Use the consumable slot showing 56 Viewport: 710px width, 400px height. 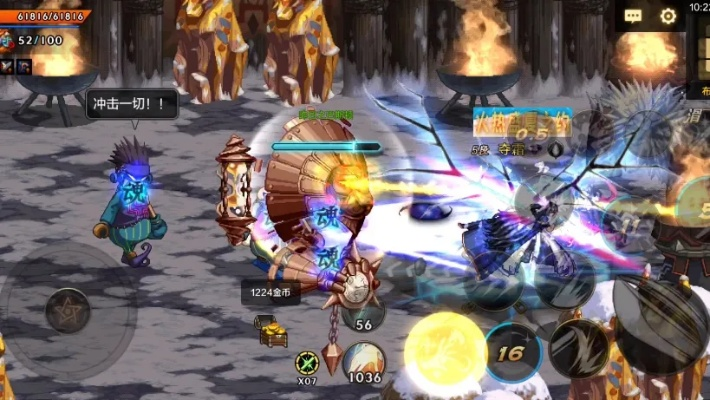point(363,311)
